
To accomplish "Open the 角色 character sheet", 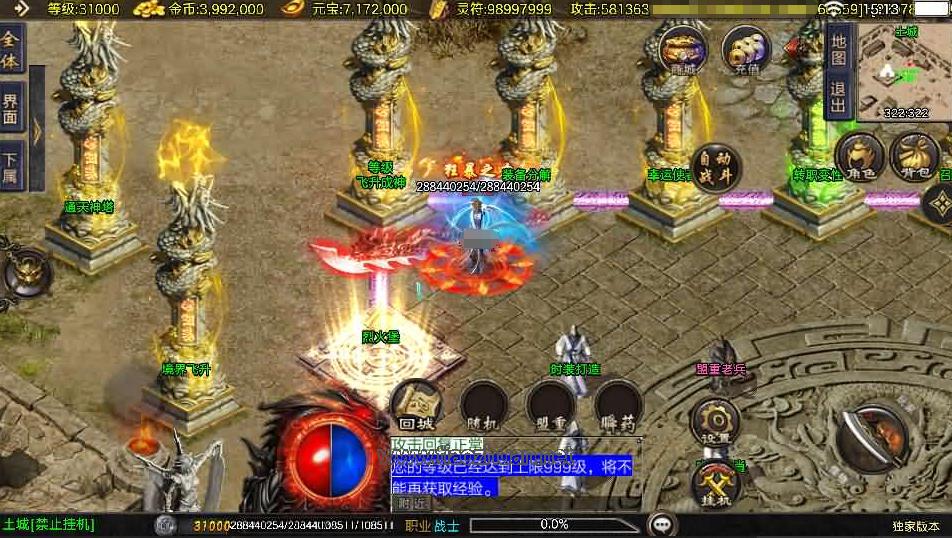I will click(x=860, y=157).
